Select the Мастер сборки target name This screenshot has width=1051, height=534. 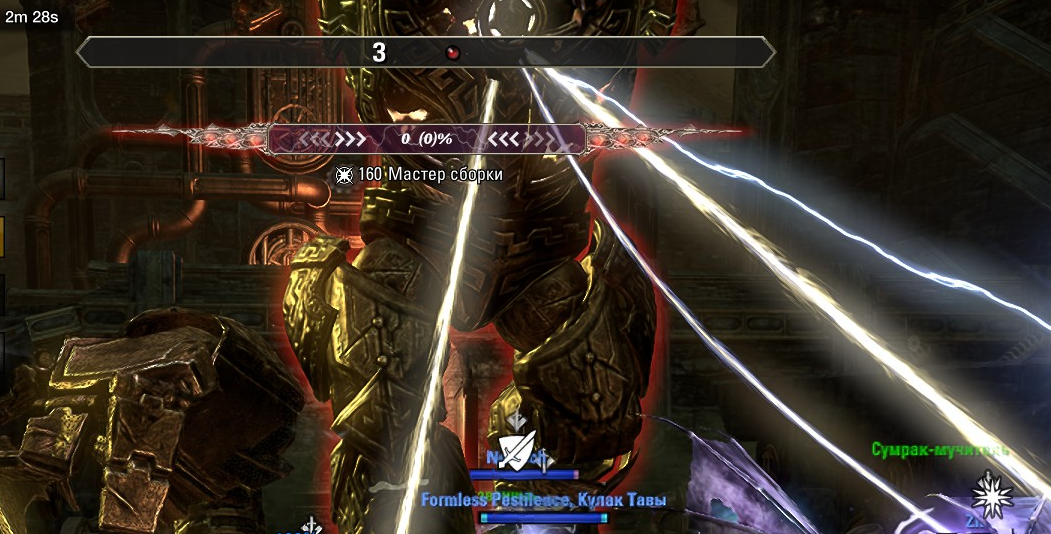(445, 175)
